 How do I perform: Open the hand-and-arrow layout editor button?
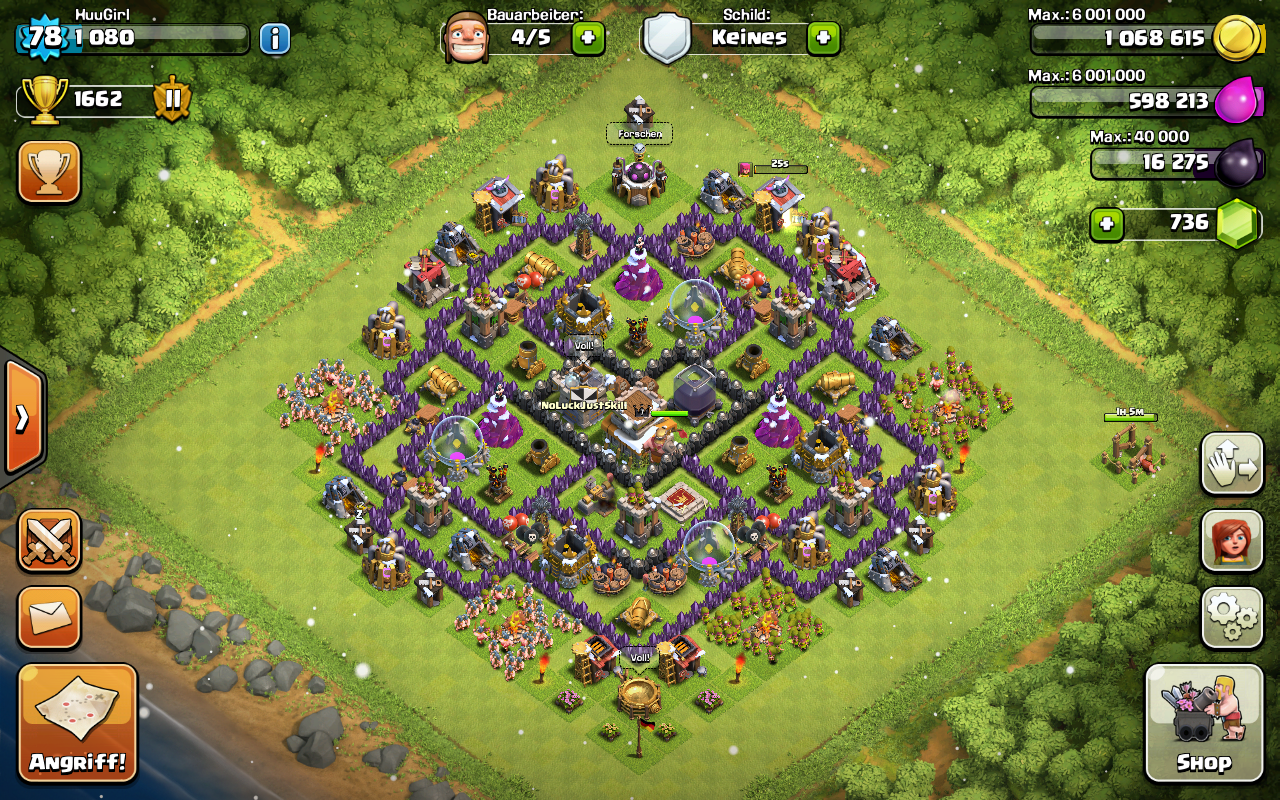tap(1231, 464)
